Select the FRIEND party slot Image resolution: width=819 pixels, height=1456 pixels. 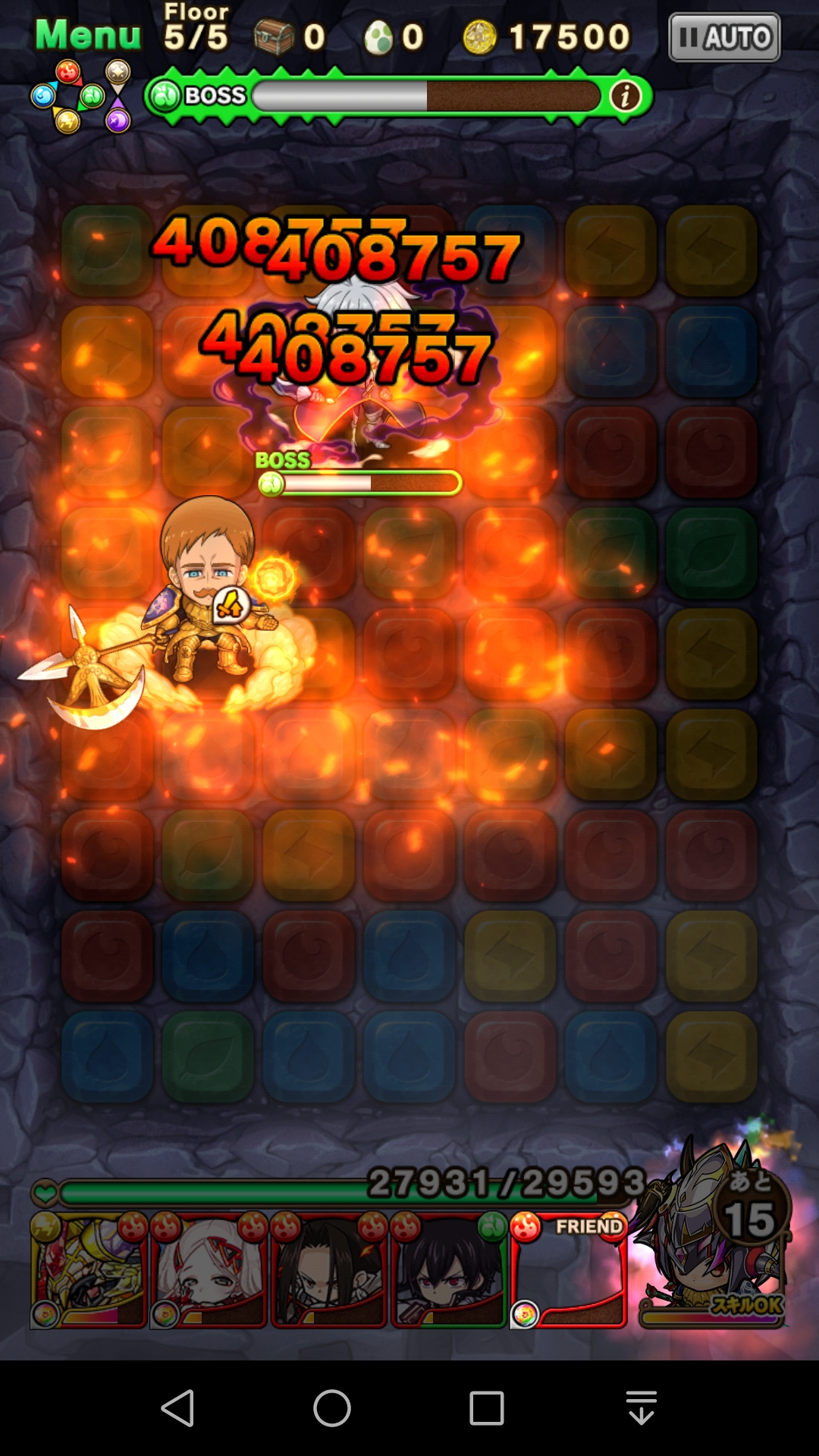[569, 1269]
